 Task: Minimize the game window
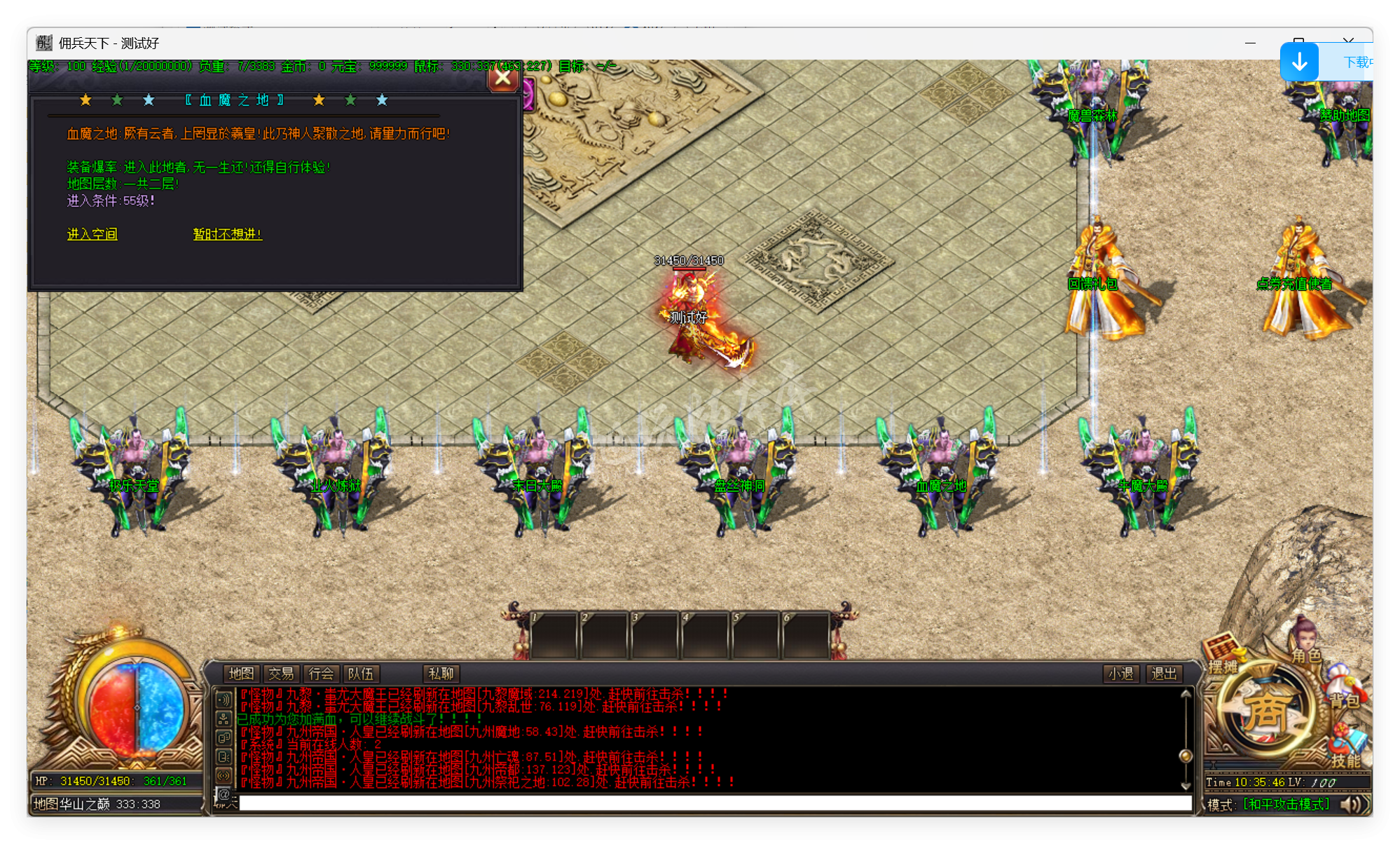coord(1250,43)
